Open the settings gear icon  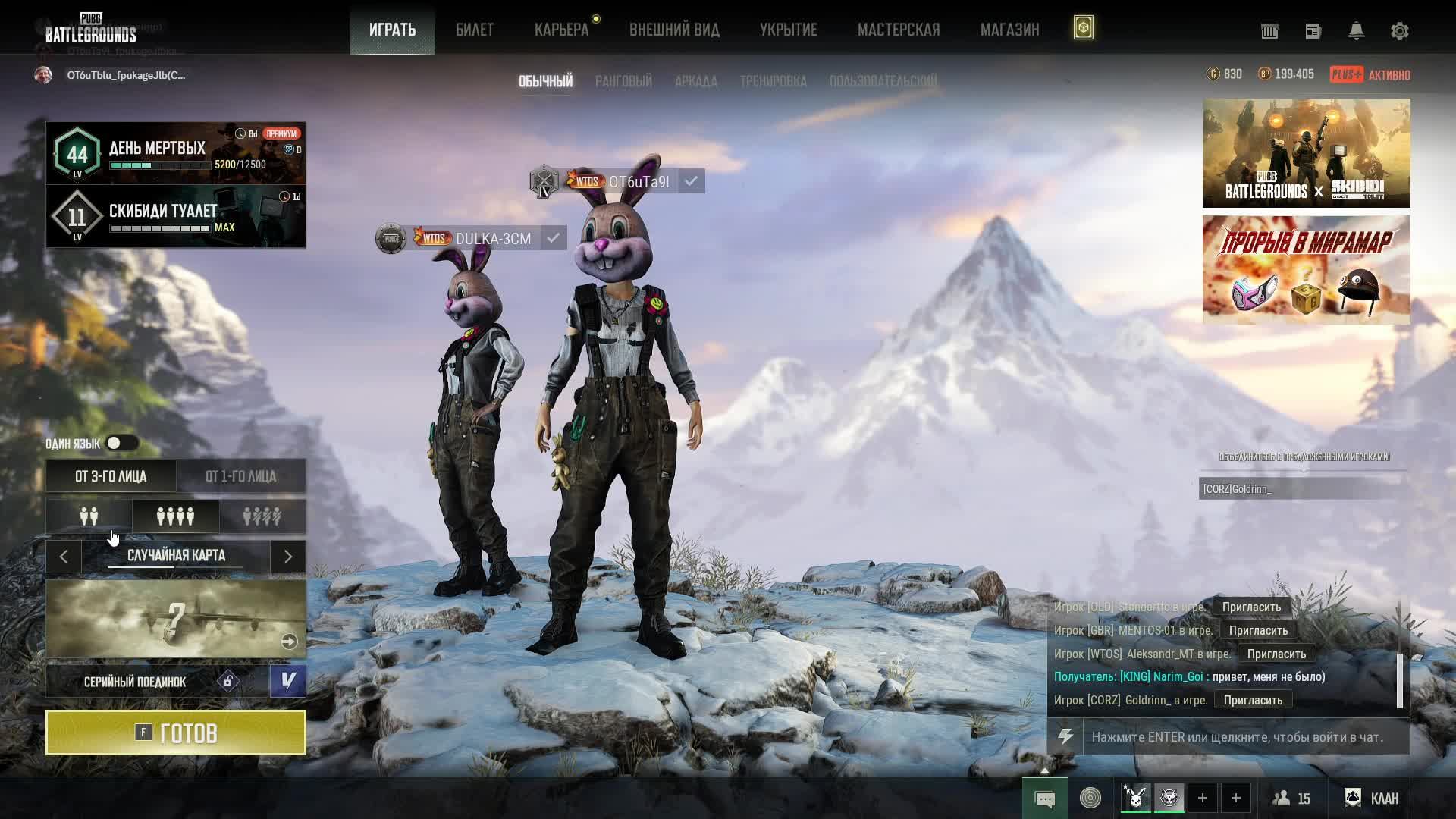1399,31
